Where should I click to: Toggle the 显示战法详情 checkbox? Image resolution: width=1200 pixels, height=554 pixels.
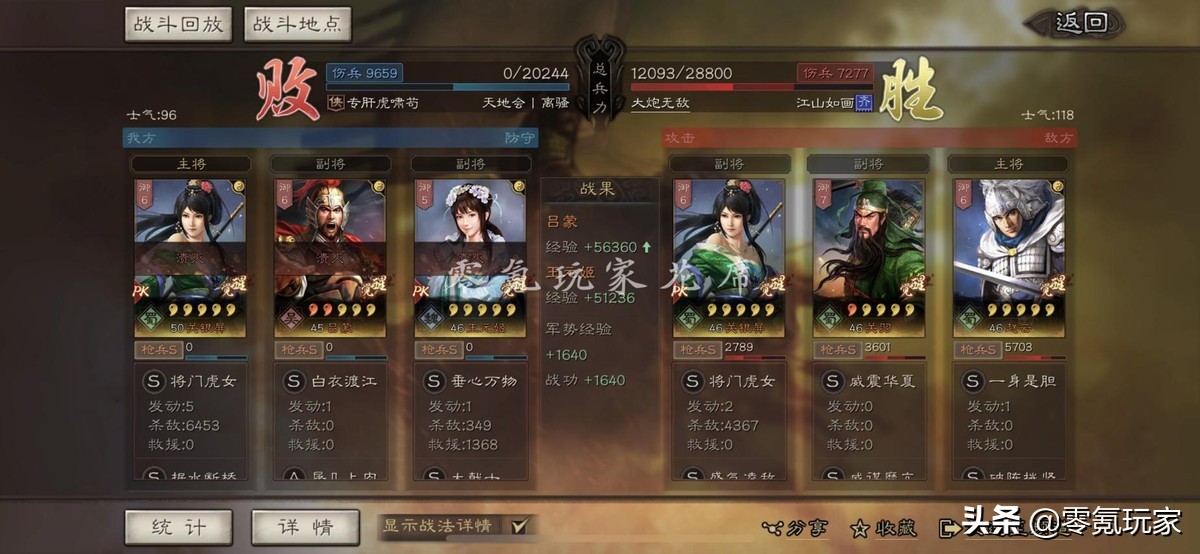519,526
